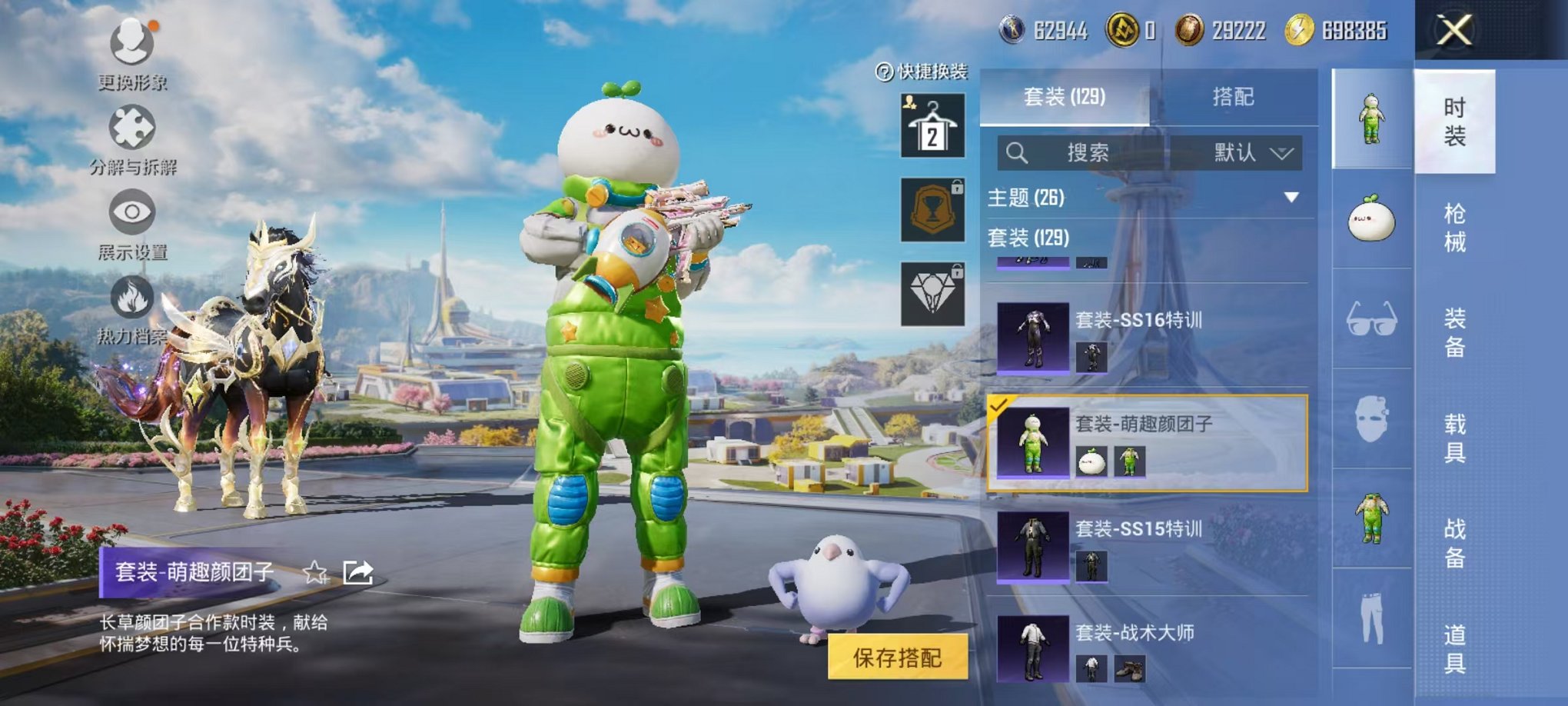Favorite the outfit with the star icon
This screenshot has width=1568, height=706.
315,572
